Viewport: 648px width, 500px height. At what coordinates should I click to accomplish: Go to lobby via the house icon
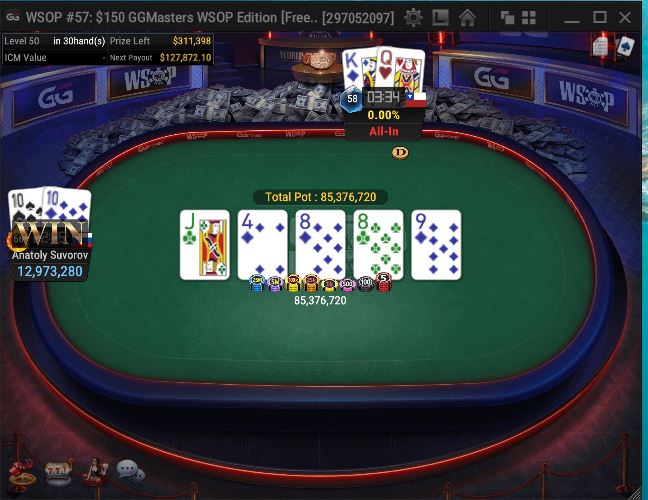point(467,18)
